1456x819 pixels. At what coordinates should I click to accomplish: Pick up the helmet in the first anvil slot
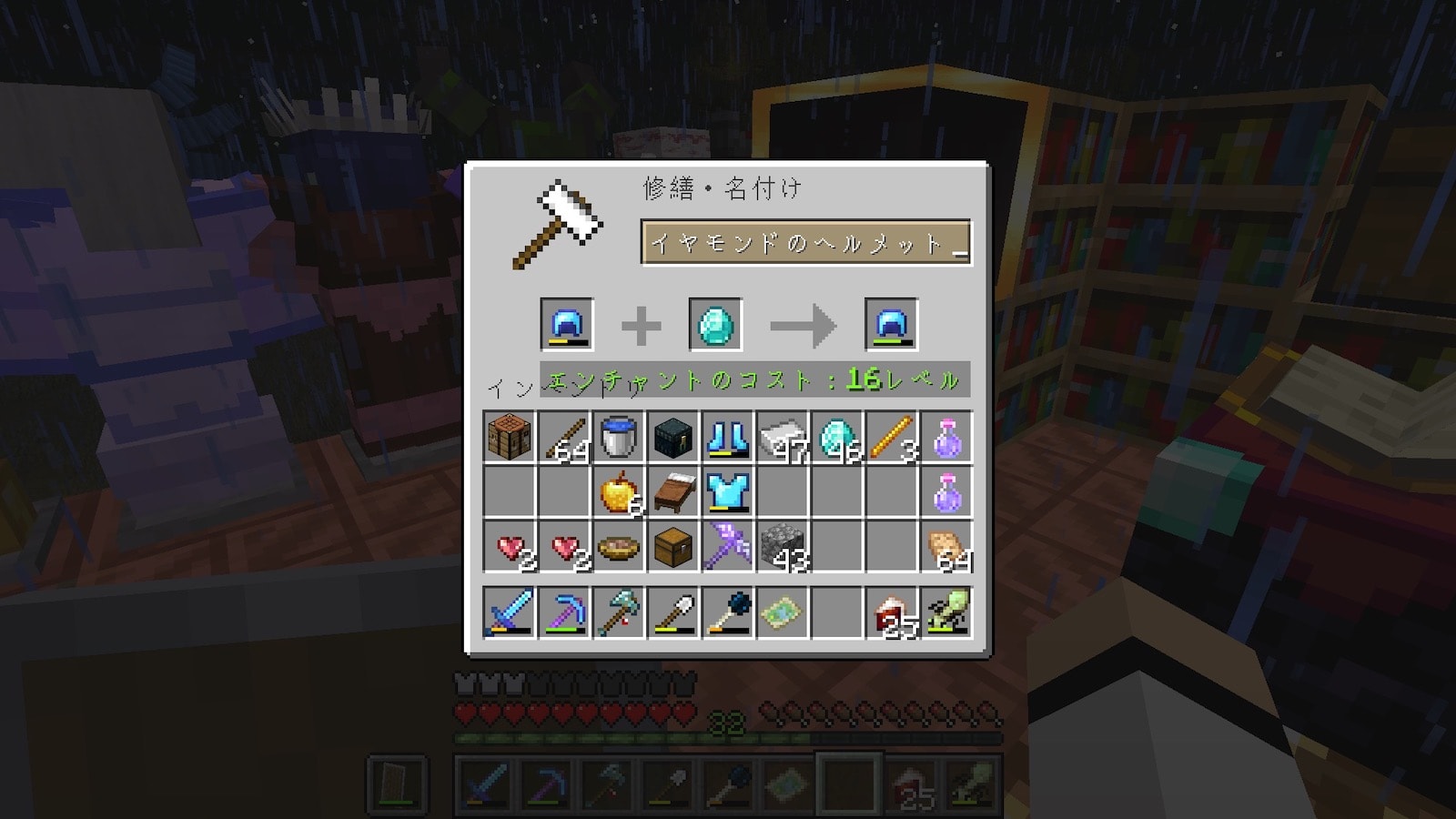567,325
